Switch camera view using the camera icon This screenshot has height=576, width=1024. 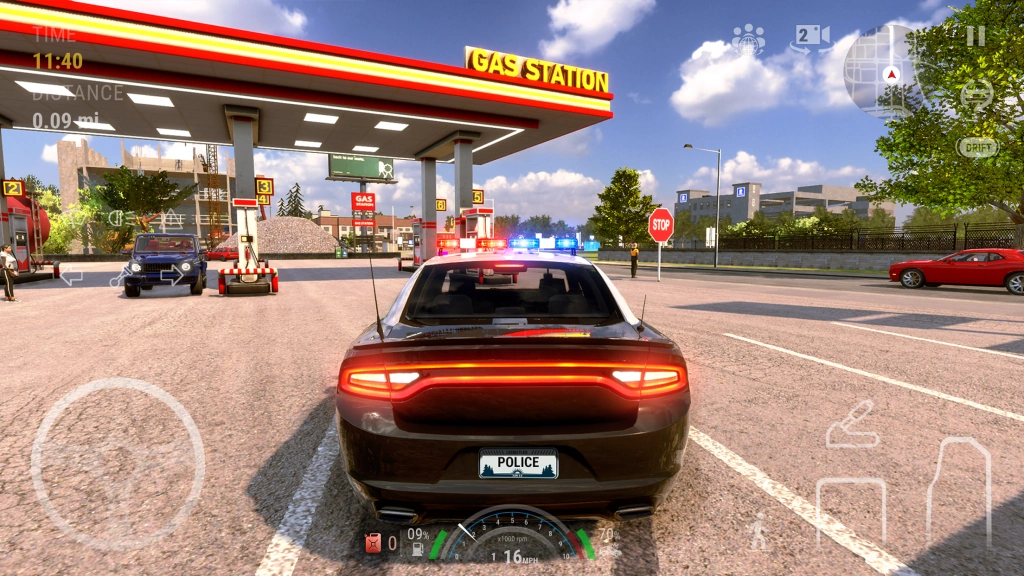(811, 38)
